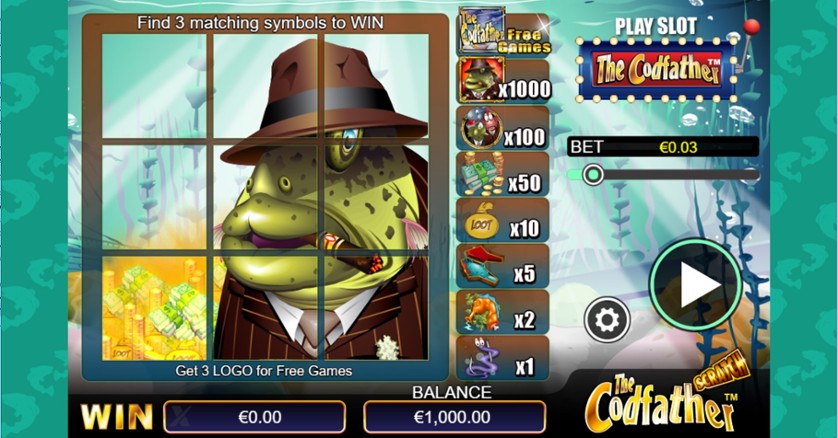
Task: Click the bet amount slider handle
Action: pos(593,176)
